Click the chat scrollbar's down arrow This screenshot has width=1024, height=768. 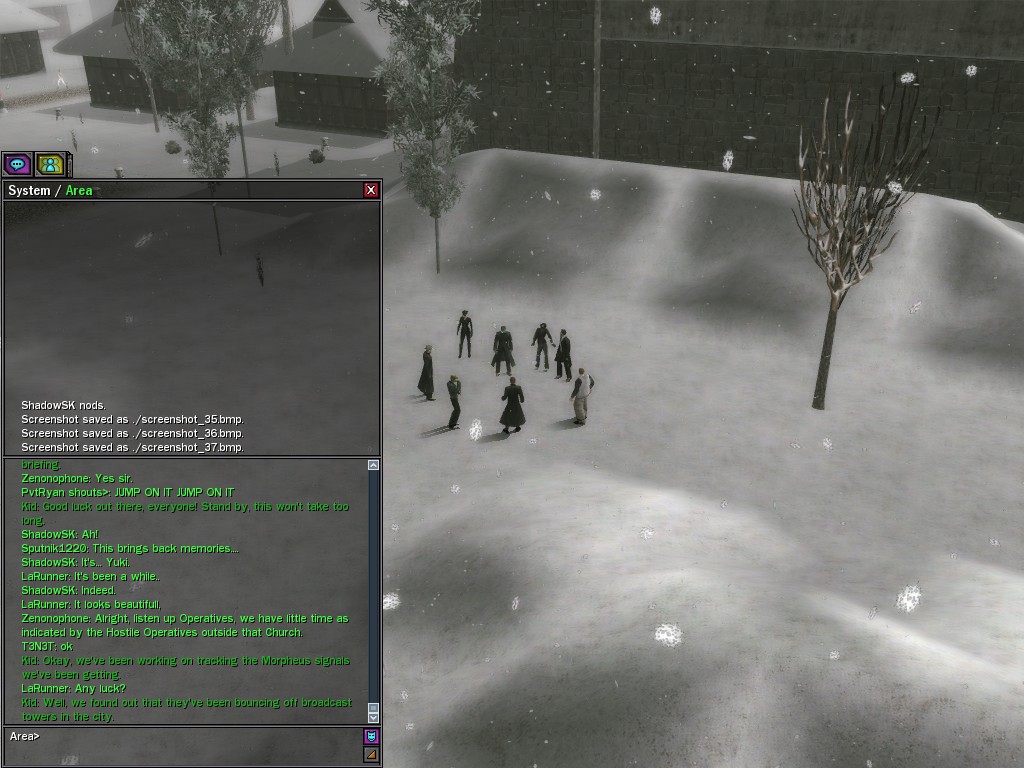pos(373,716)
